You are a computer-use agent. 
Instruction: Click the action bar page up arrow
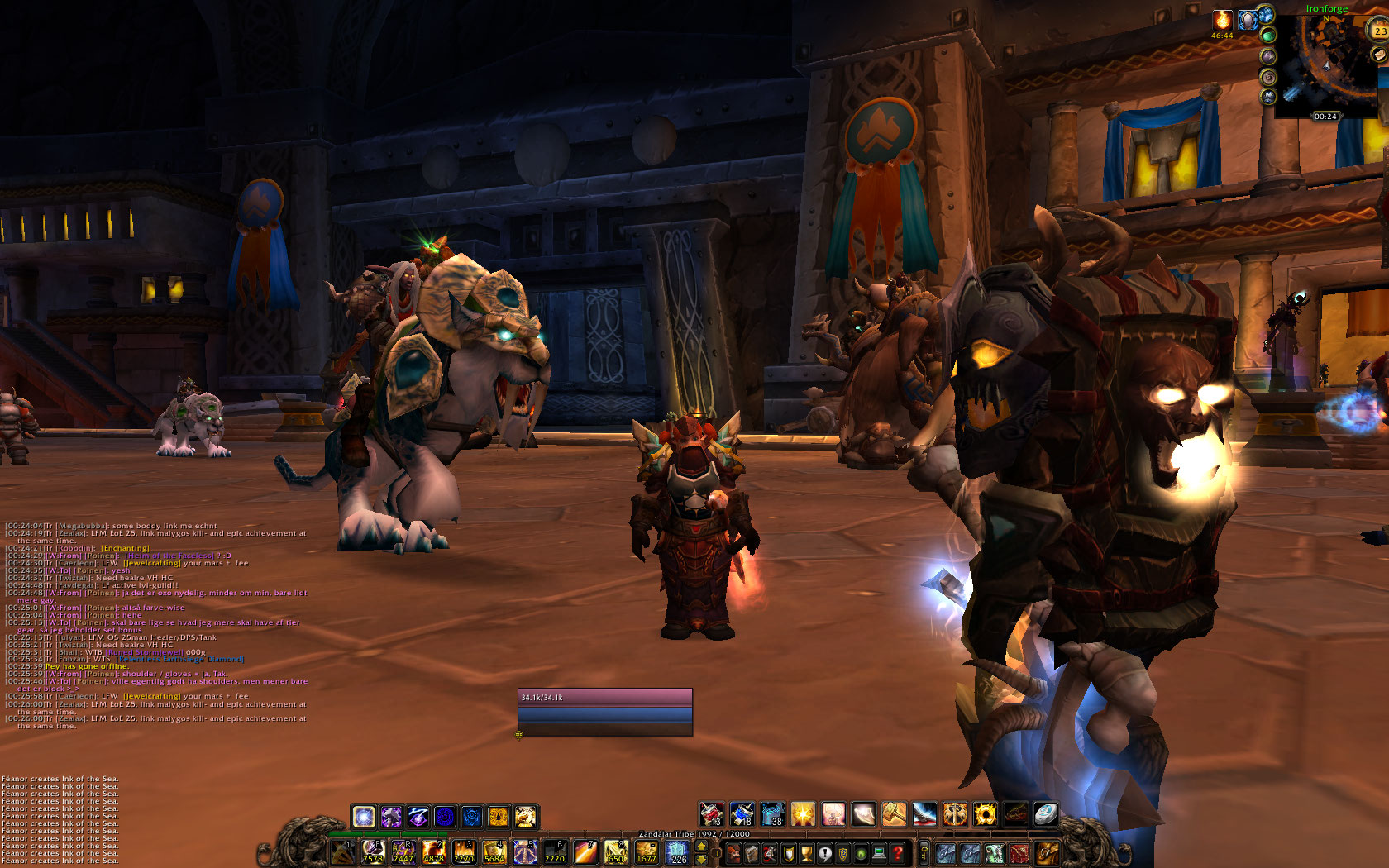click(x=702, y=846)
